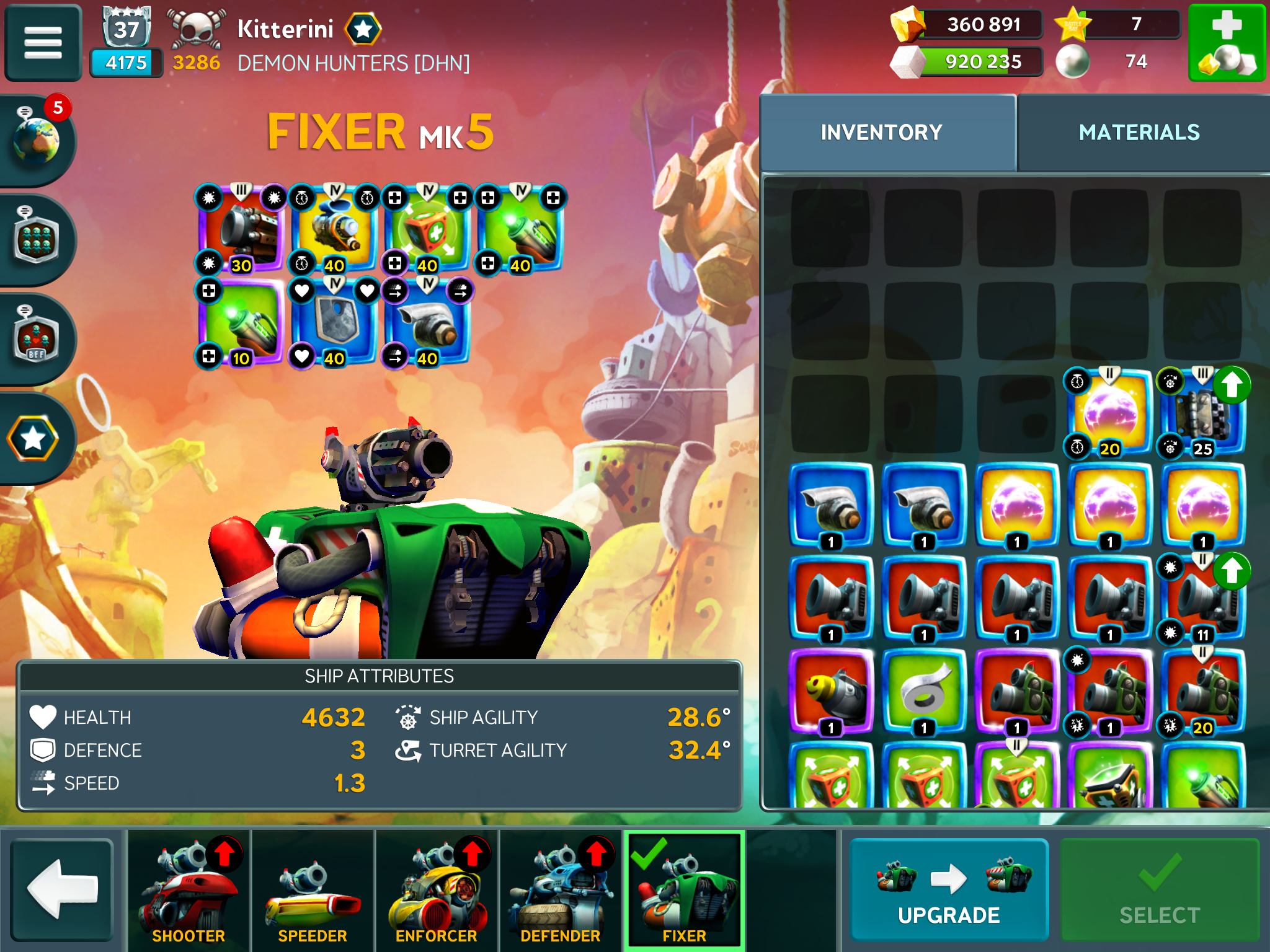The image size is (1270, 952).
Task: Pick the Enforcer ship
Action: click(437, 890)
